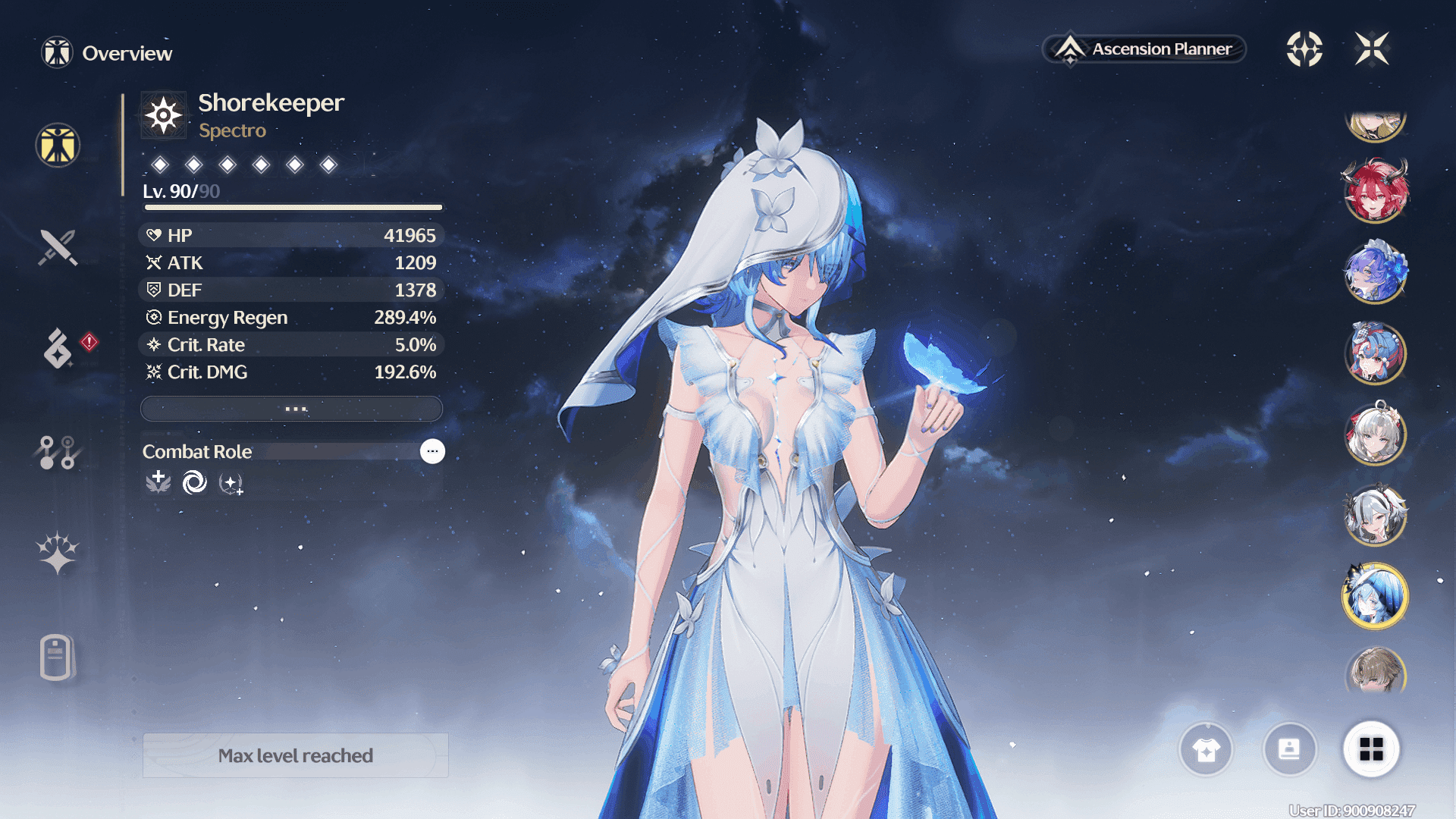
Task: Select the blue-and-red-haired character portrait
Action: click(1375, 353)
